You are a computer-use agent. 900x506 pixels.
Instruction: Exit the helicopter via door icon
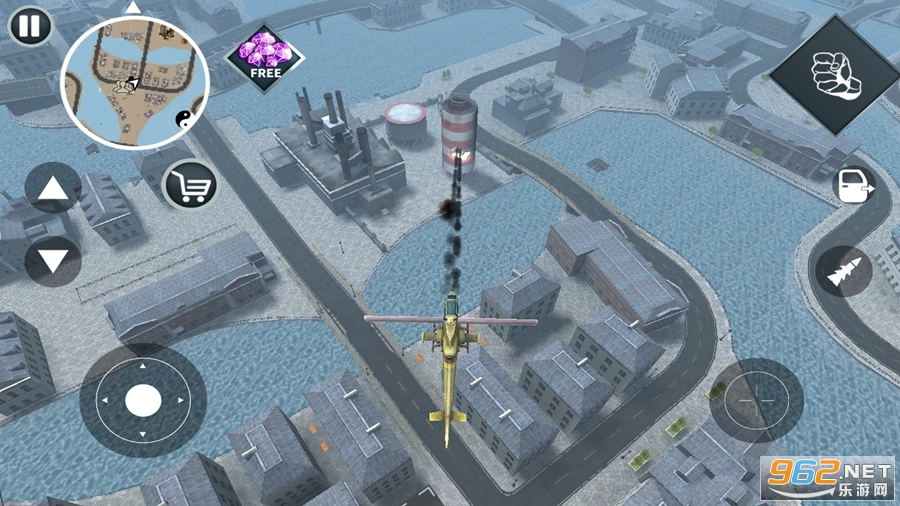(x=852, y=186)
